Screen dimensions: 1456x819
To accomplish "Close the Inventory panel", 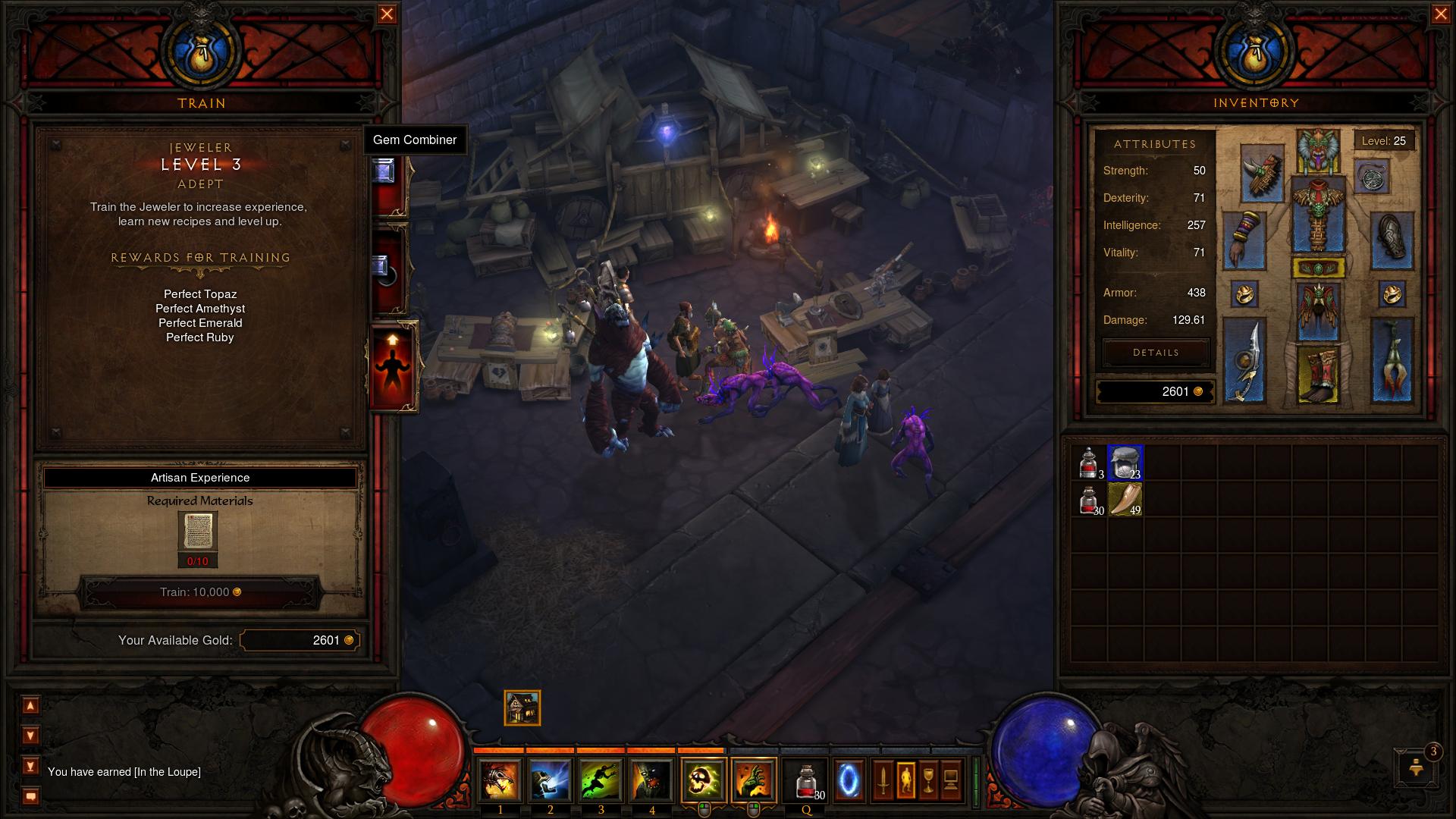I will pos(1441,14).
